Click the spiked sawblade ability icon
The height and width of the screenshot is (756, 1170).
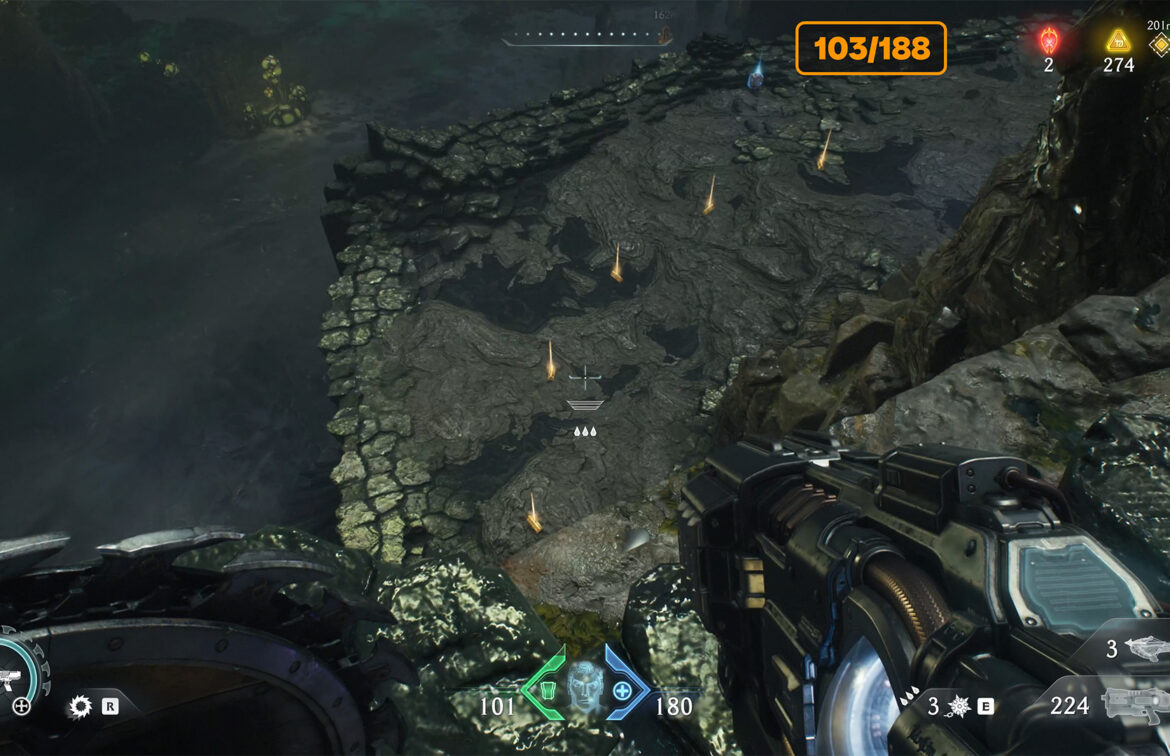click(x=80, y=707)
